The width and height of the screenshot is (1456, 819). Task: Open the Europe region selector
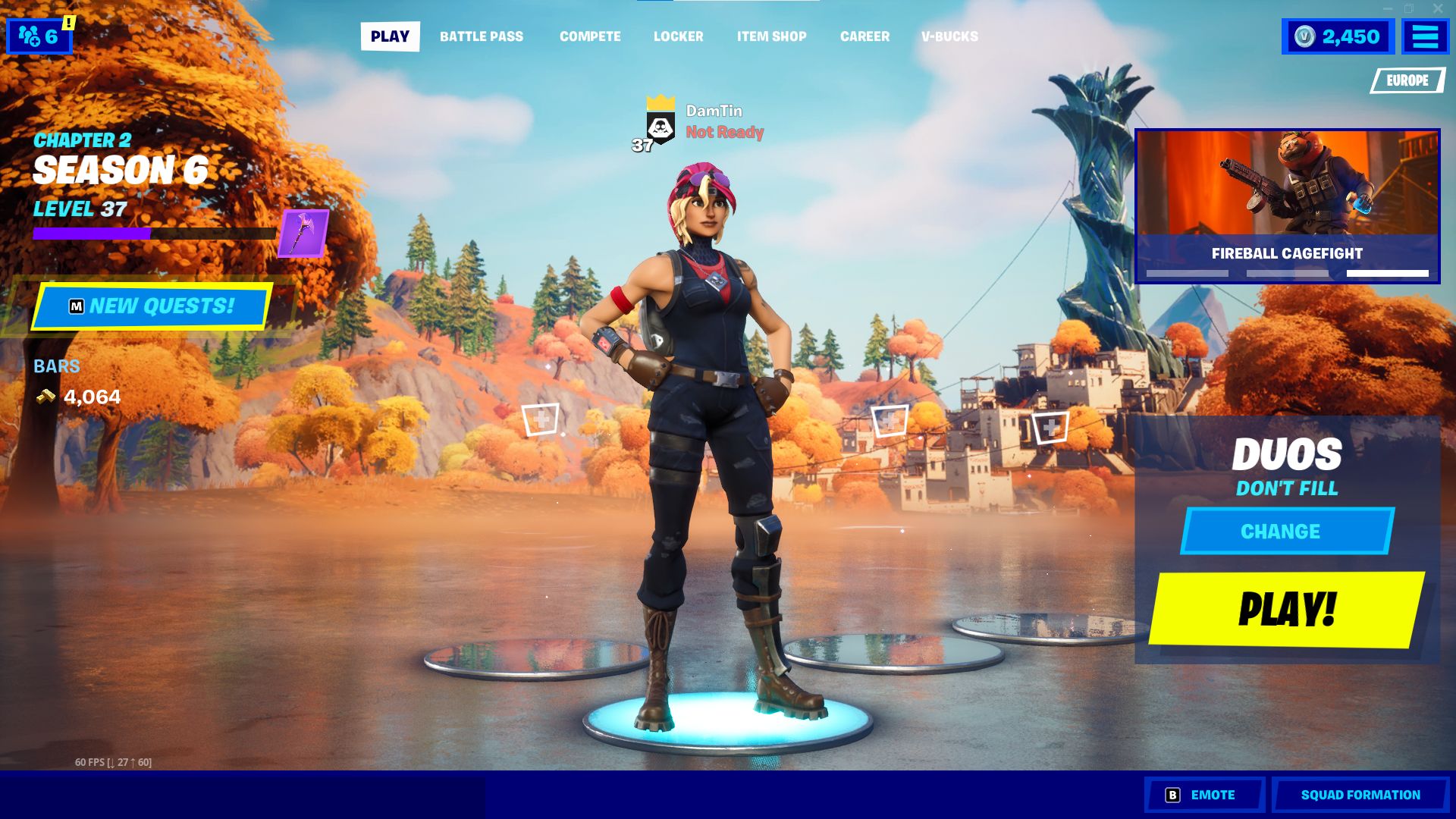pos(1407,79)
